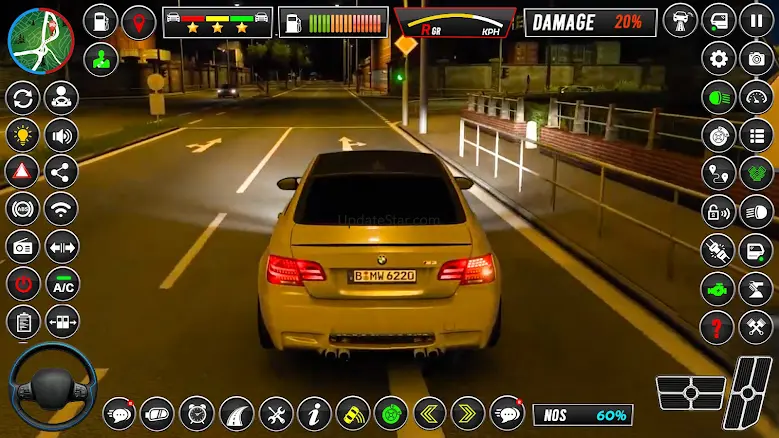The image size is (779, 438).
Task: Activate the right turn chevron indicator
Action: tap(467, 413)
